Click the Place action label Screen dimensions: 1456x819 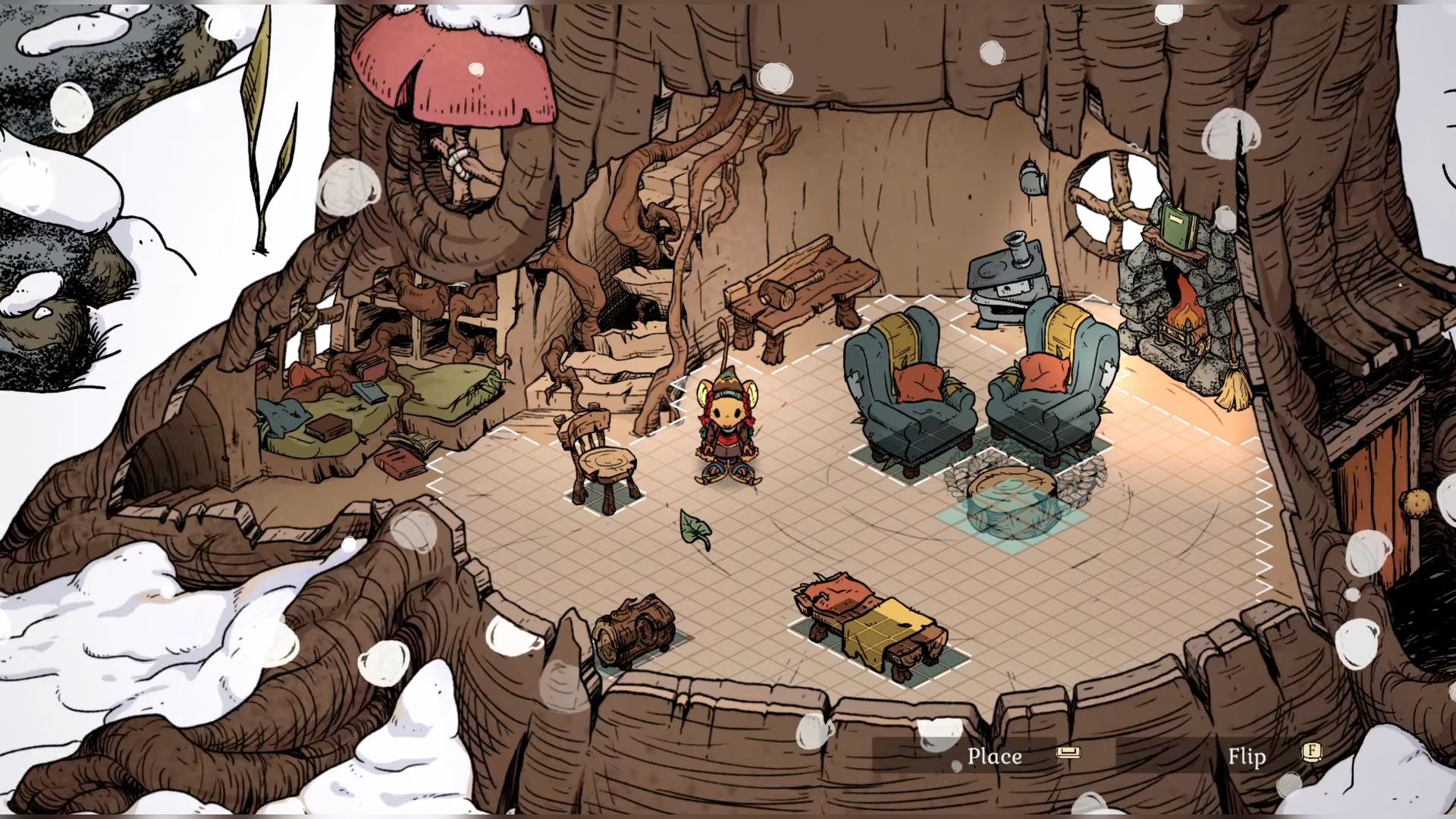pyautogui.click(x=994, y=756)
